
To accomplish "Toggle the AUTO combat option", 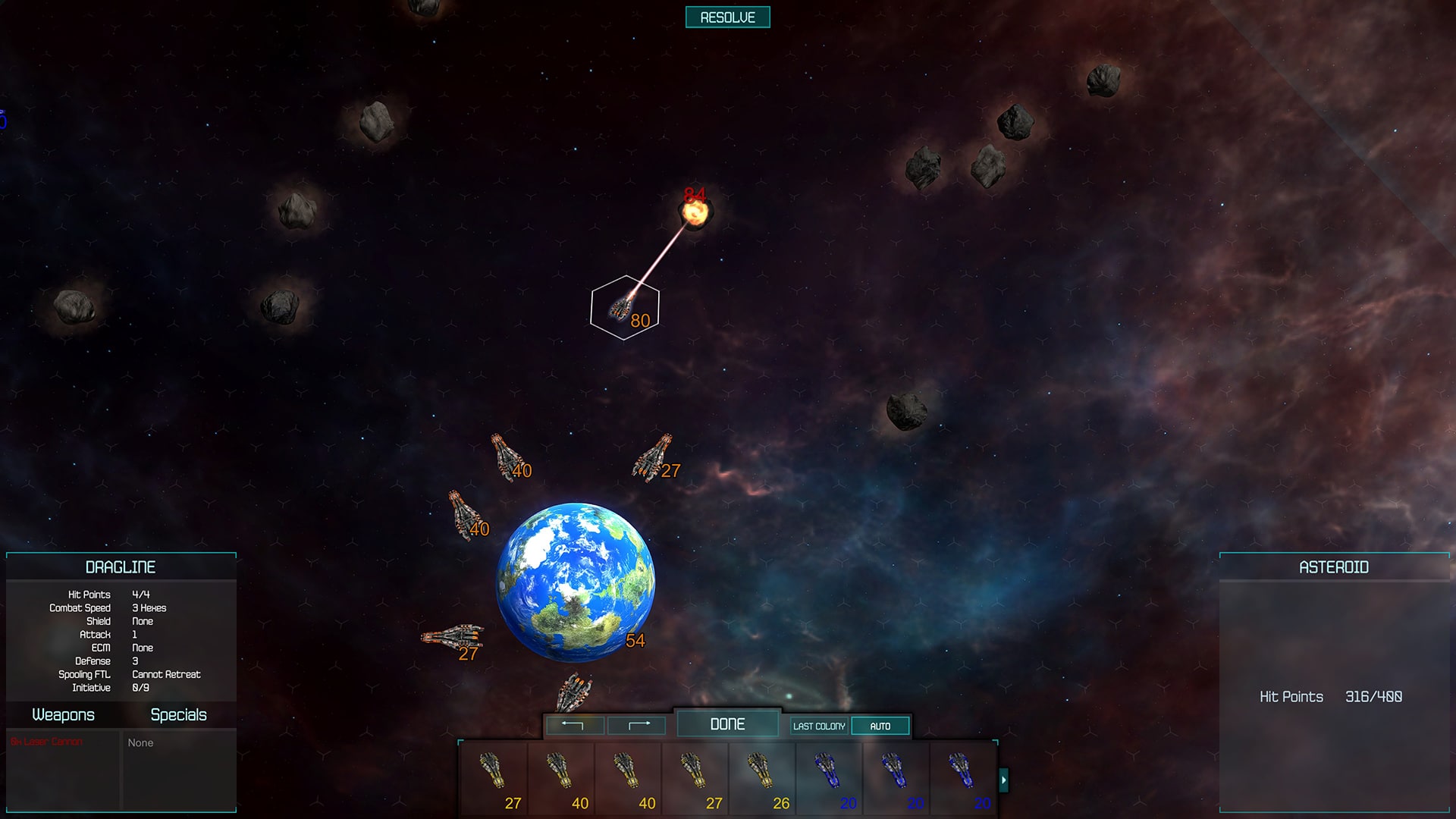I will pos(880,725).
